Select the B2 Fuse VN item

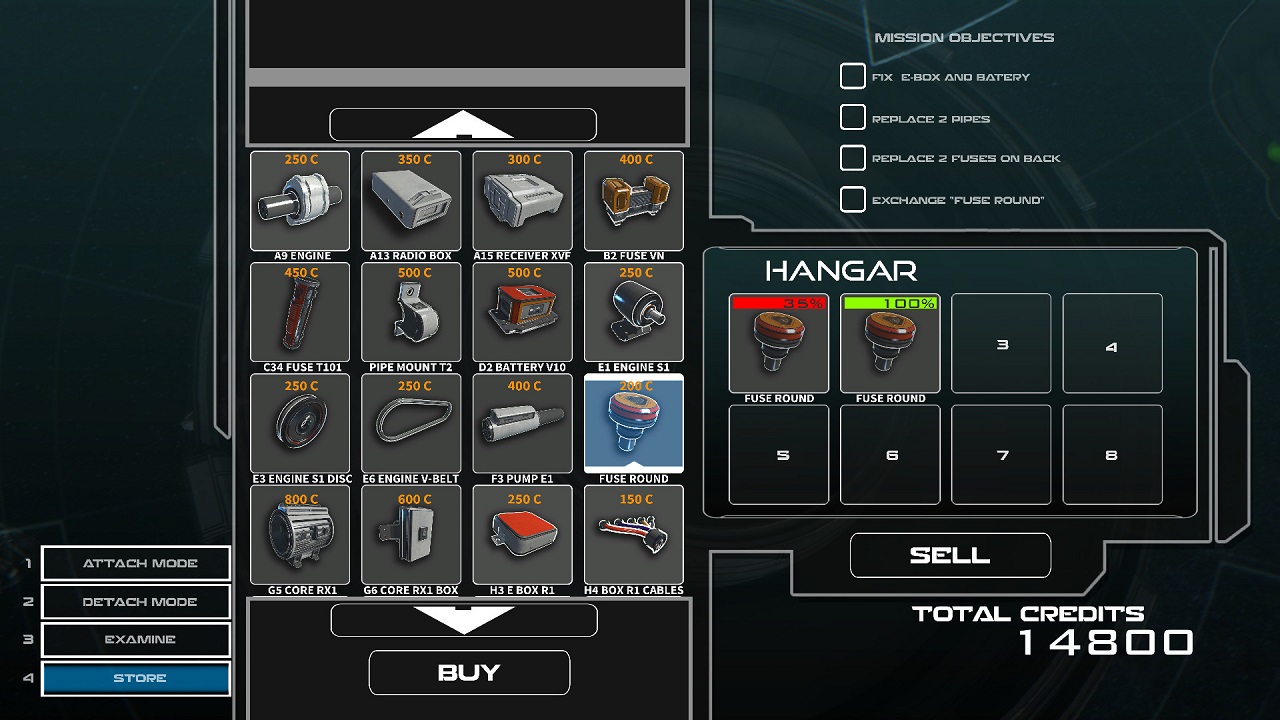point(634,201)
